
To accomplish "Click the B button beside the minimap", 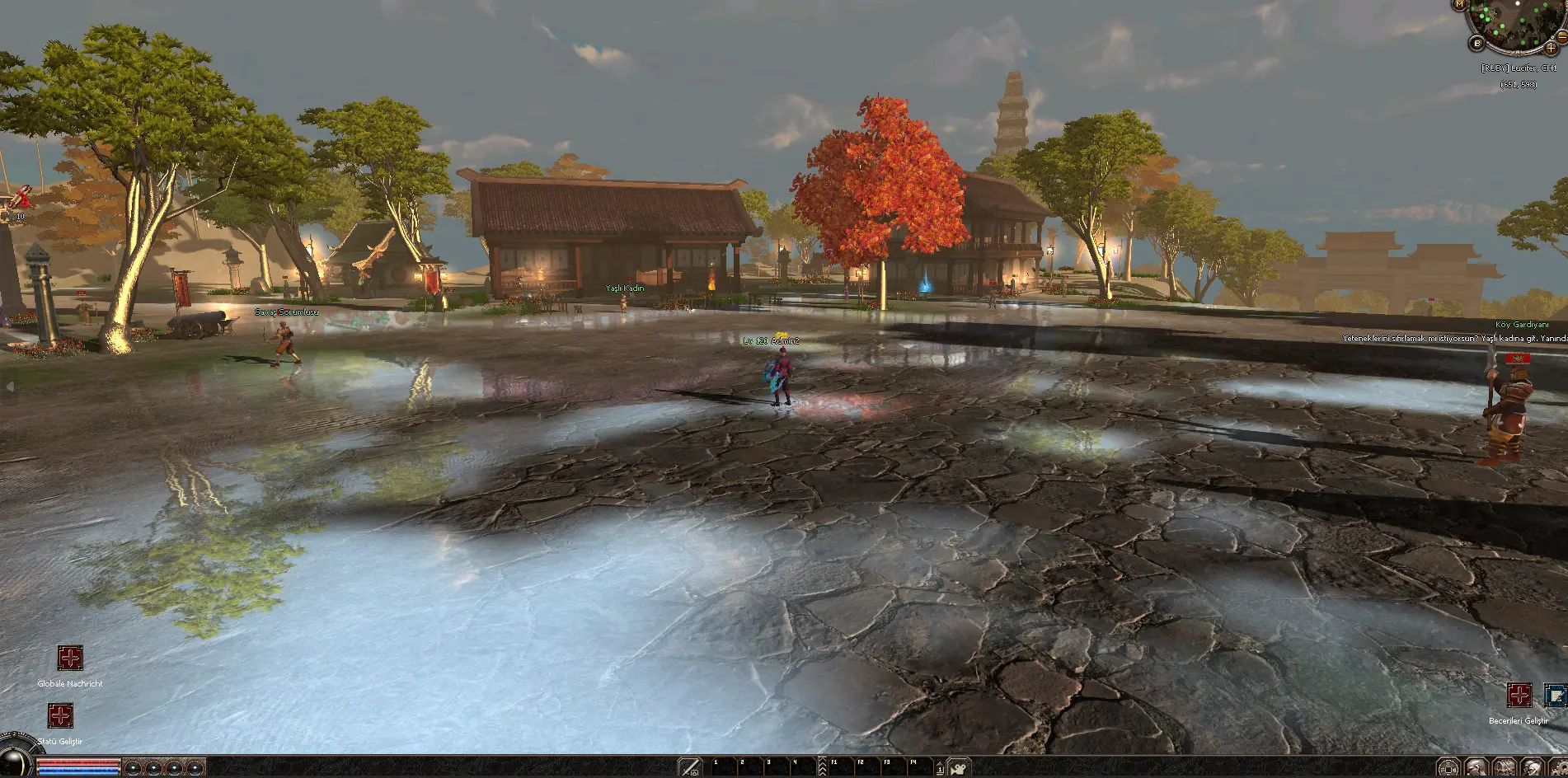I will tap(1476, 44).
